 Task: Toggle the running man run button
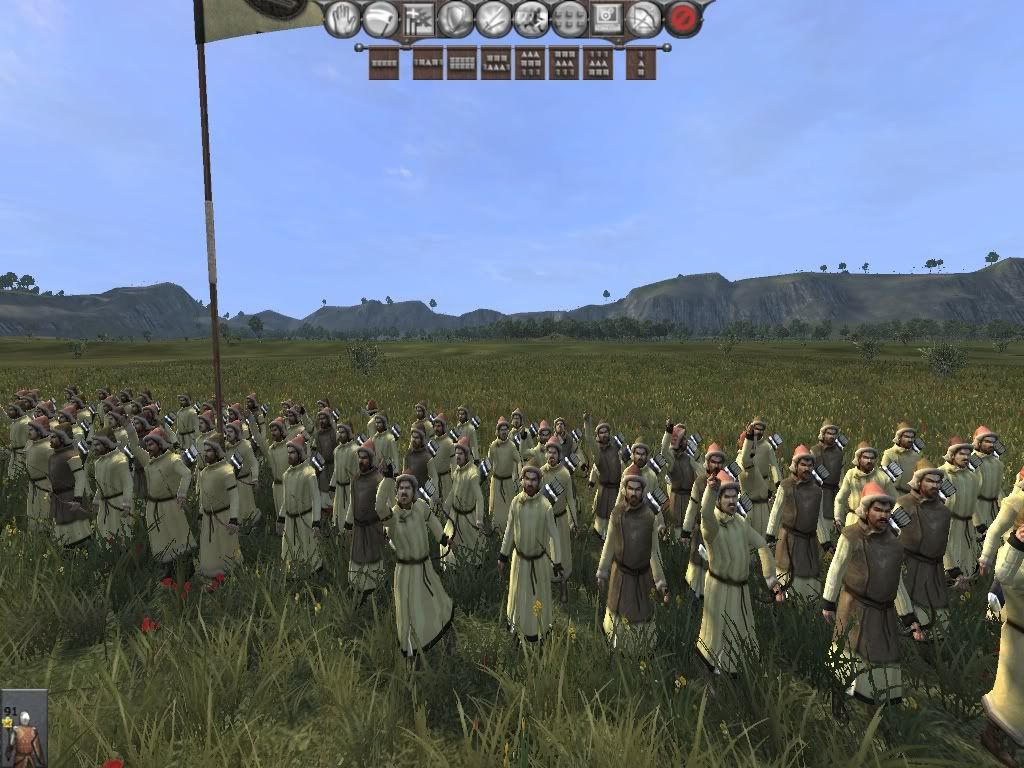(531, 19)
